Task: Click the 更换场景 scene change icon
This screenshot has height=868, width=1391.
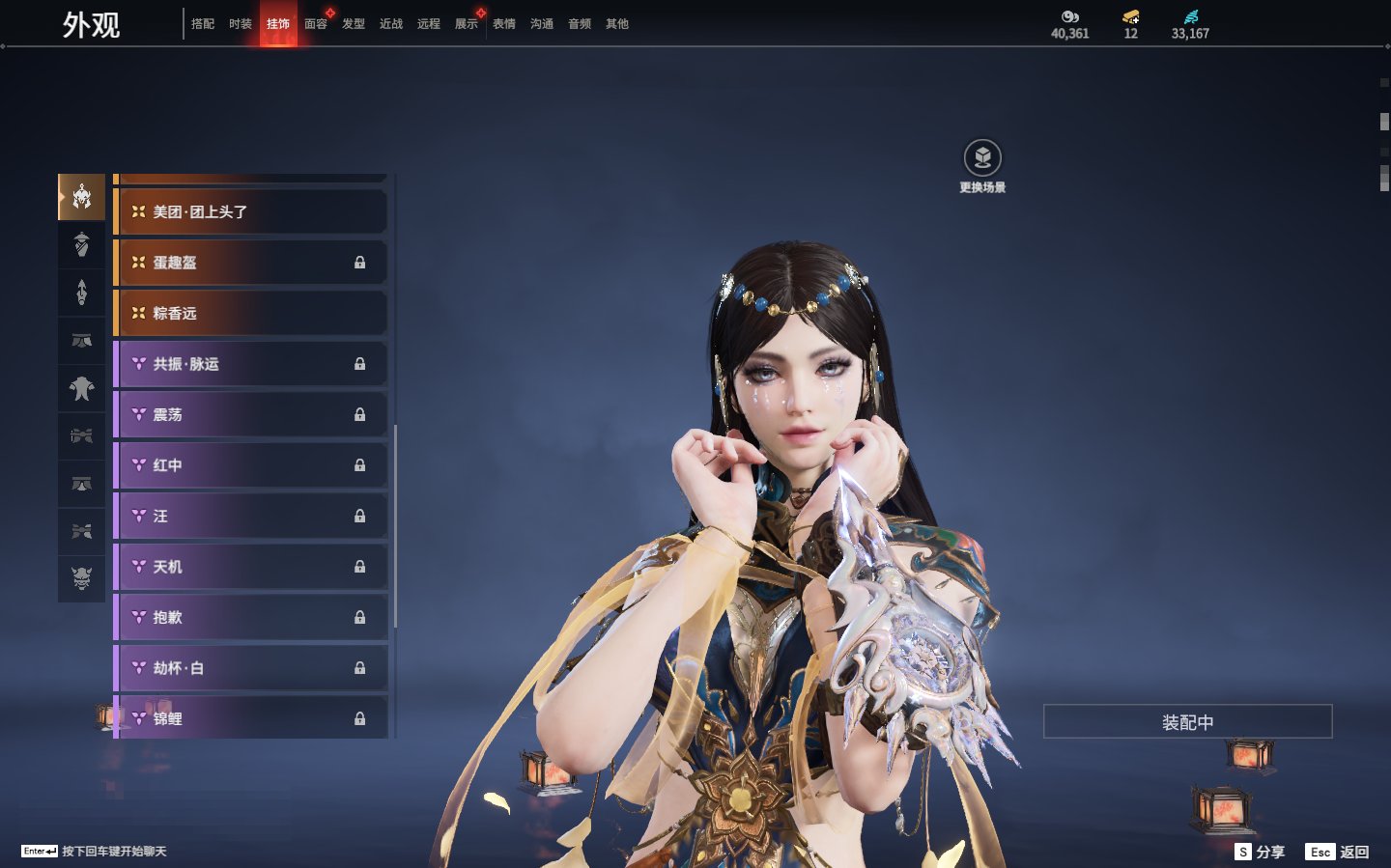Action: 982,158
